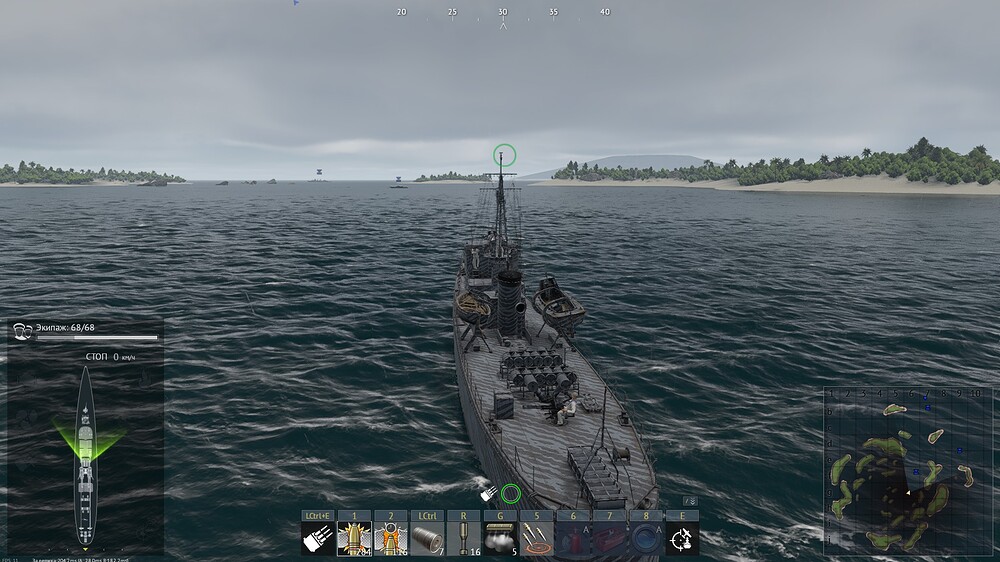Image resolution: width=1000 pixels, height=562 pixels.
Task: Toggle the aircraft targeting crosshair icon
Action: pyautogui.click(x=682, y=538)
